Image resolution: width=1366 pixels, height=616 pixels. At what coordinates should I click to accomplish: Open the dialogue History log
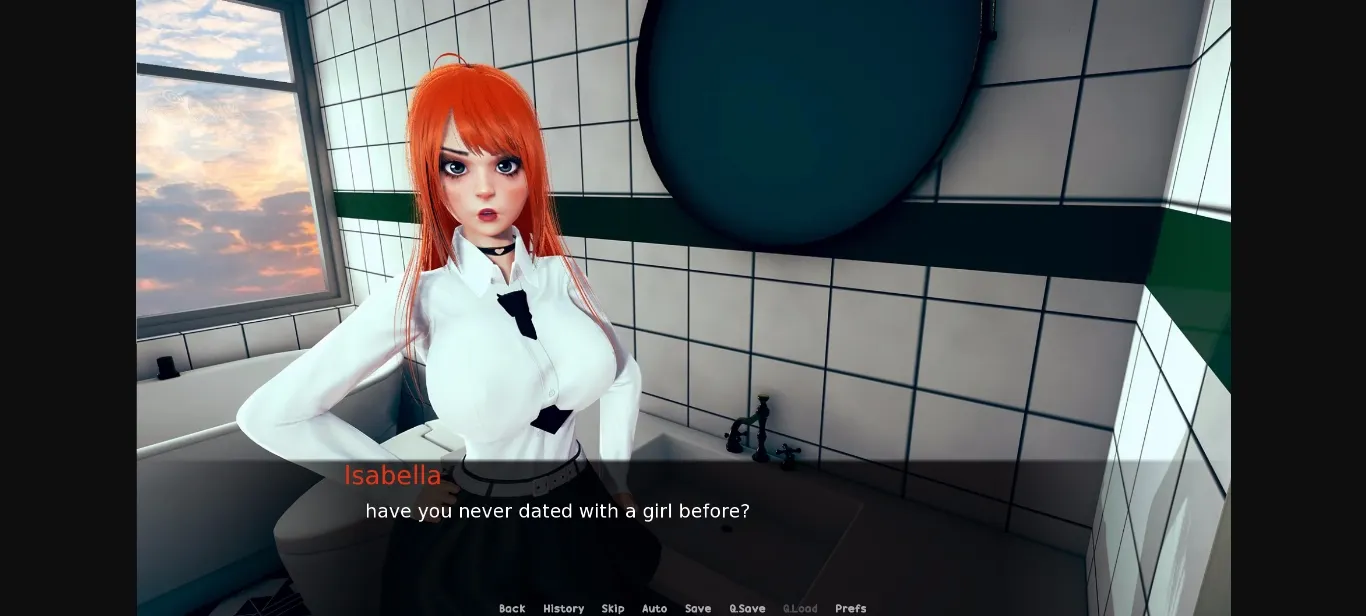(563, 608)
